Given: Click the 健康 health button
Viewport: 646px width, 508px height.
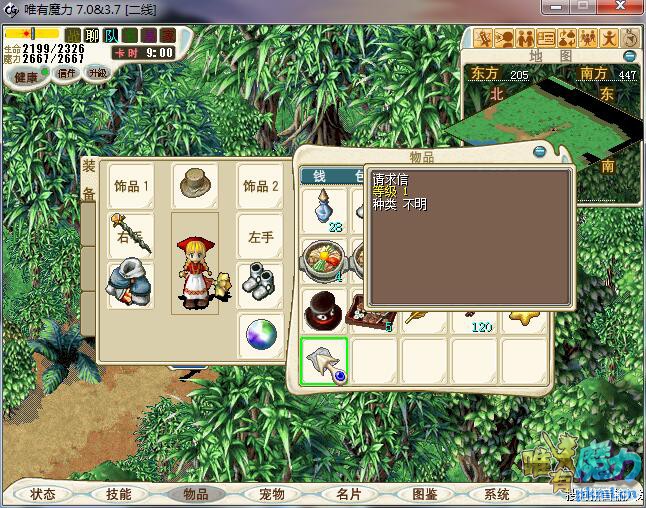Looking at the screenshot, I should point(26,77).
